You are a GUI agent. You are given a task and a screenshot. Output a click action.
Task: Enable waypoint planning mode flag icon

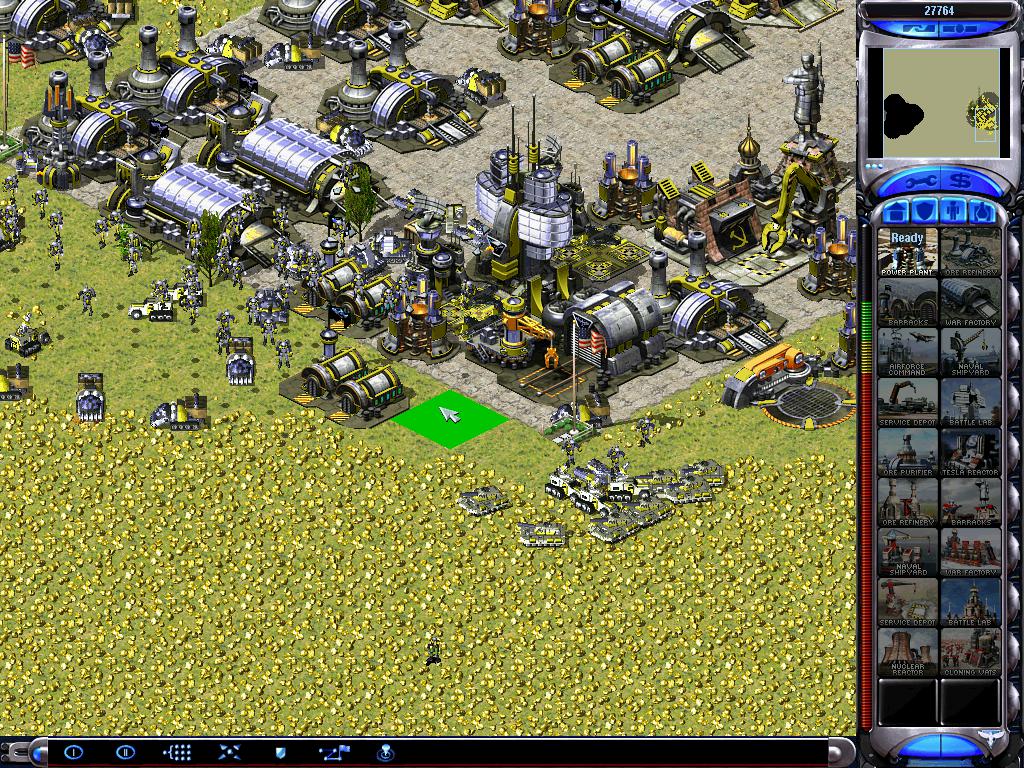click(333, 752)
